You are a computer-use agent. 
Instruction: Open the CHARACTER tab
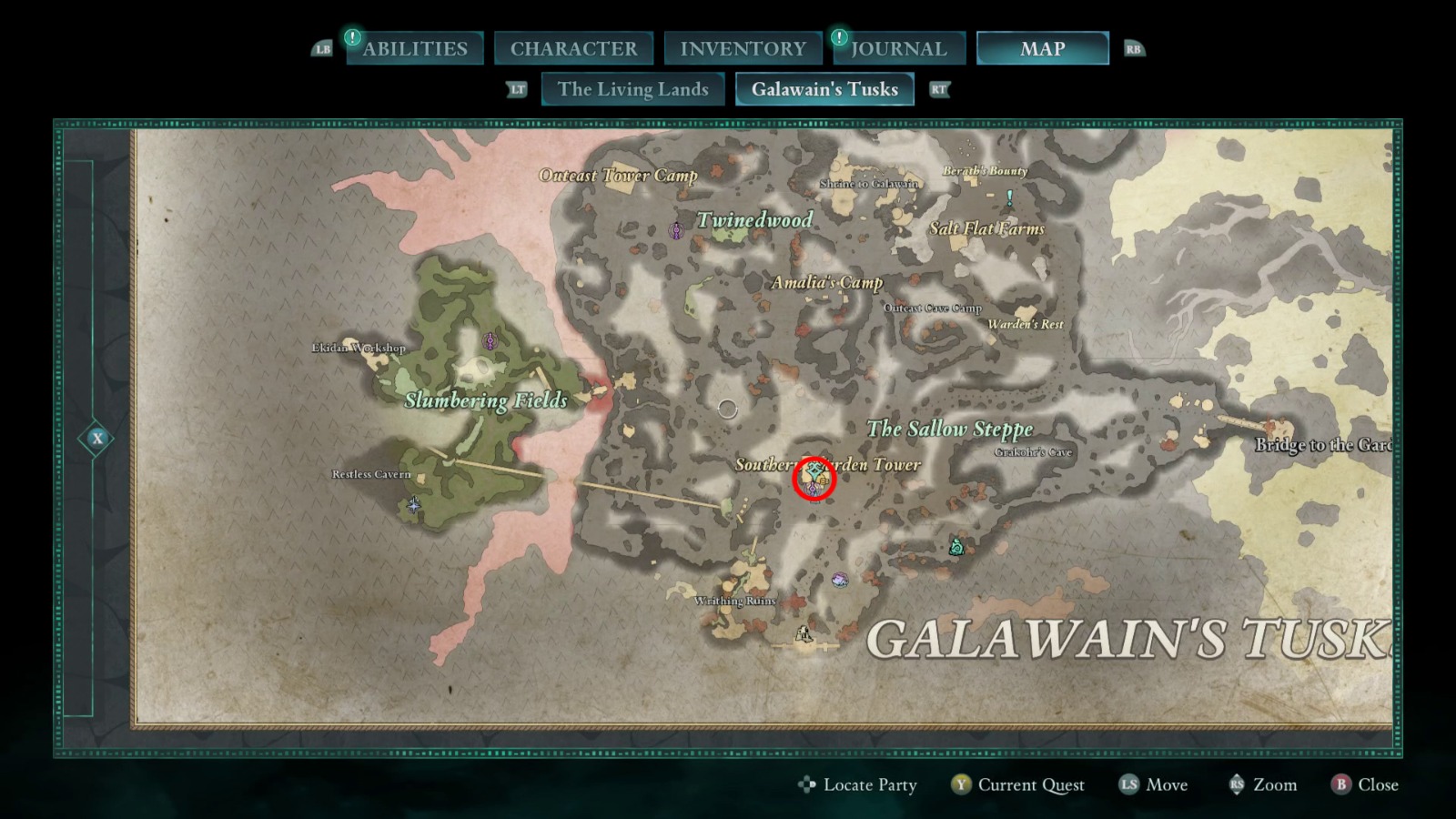[574, 47]
